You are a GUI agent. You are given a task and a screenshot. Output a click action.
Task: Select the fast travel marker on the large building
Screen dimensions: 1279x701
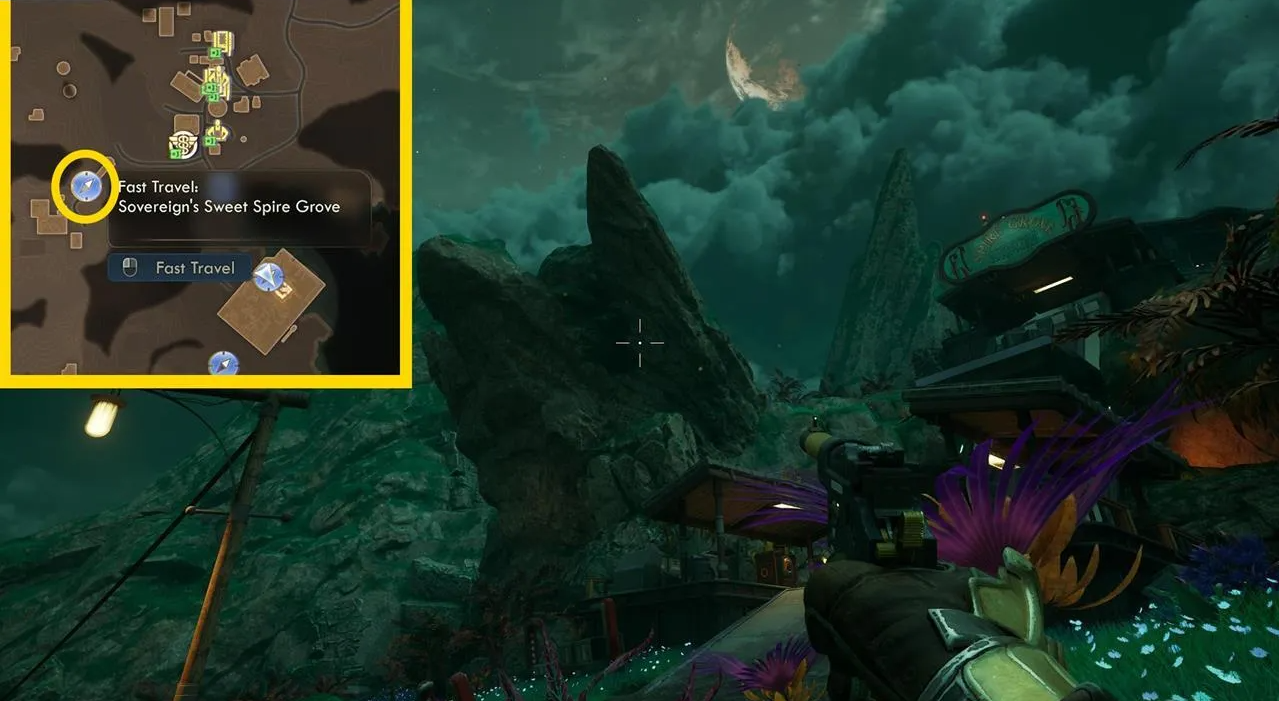coord(268,277)
